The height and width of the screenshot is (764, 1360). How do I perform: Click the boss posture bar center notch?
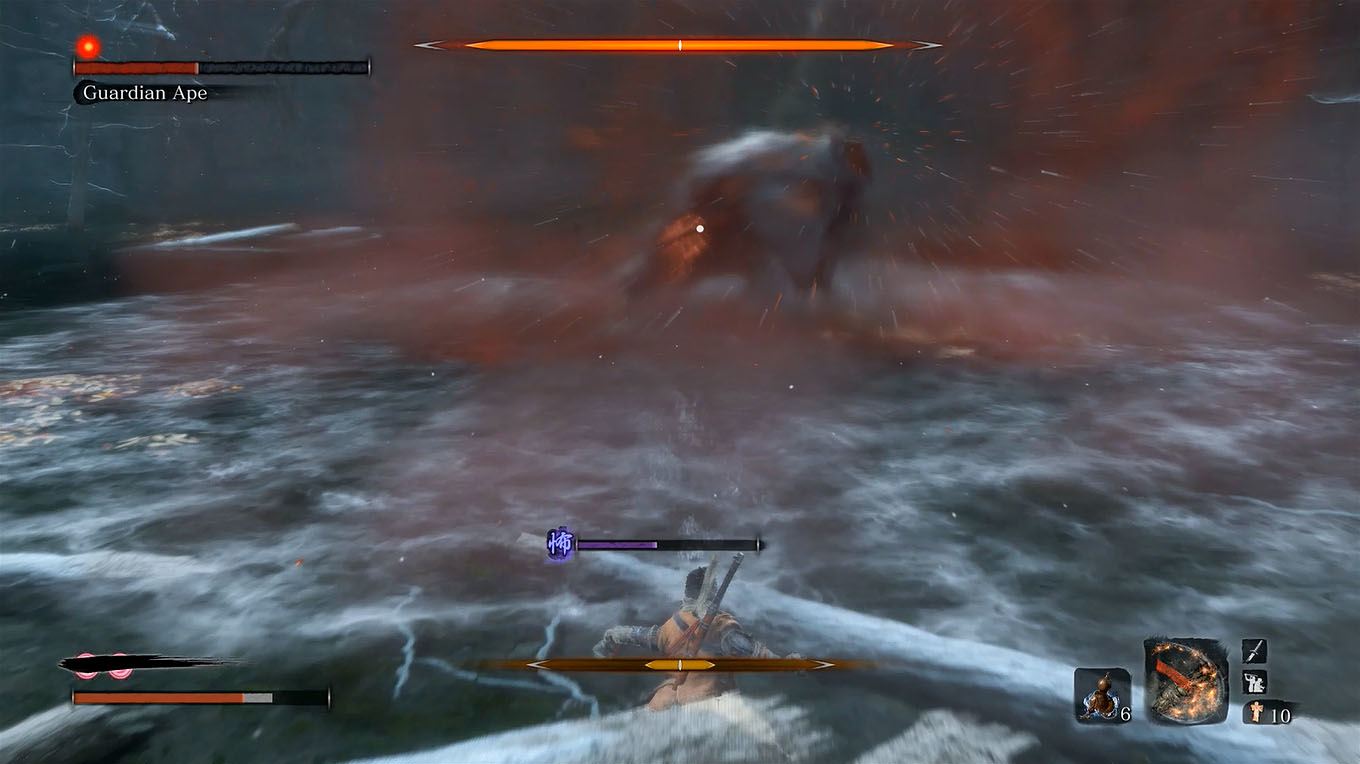679,44
